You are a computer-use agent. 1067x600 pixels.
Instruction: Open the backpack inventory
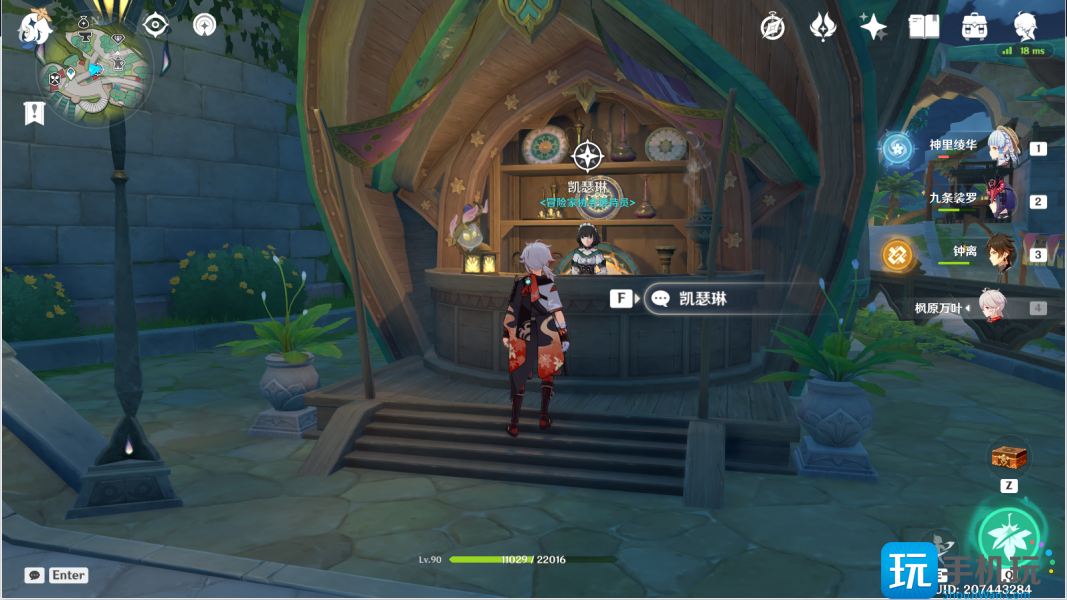coord(975,27)
